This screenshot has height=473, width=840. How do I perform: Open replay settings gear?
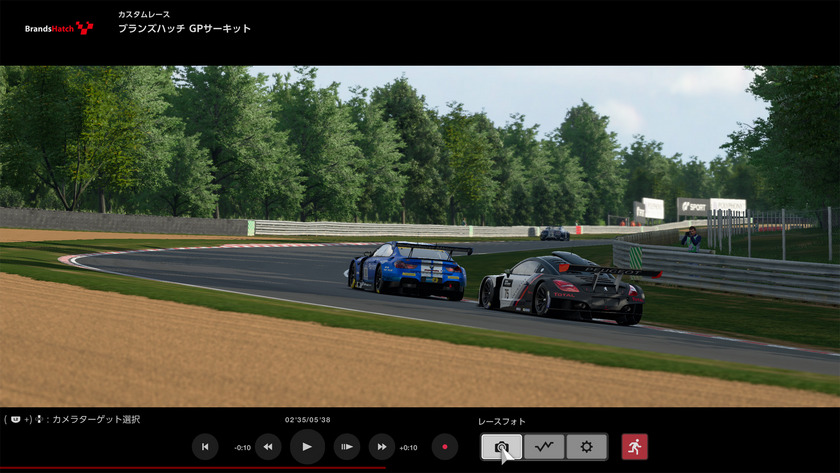(x=587, y=447)
